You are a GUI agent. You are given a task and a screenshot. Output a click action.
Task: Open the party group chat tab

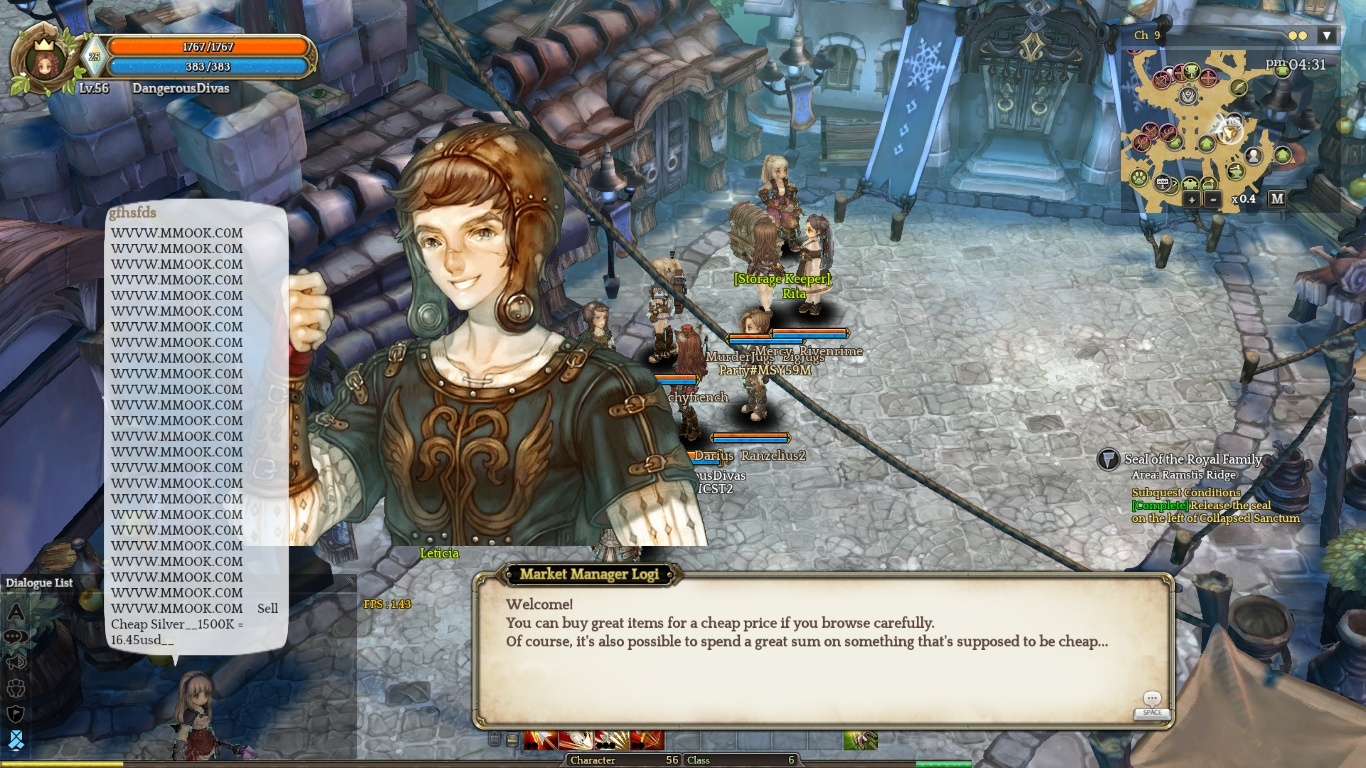pyautogui.click(x=16, y=688)
